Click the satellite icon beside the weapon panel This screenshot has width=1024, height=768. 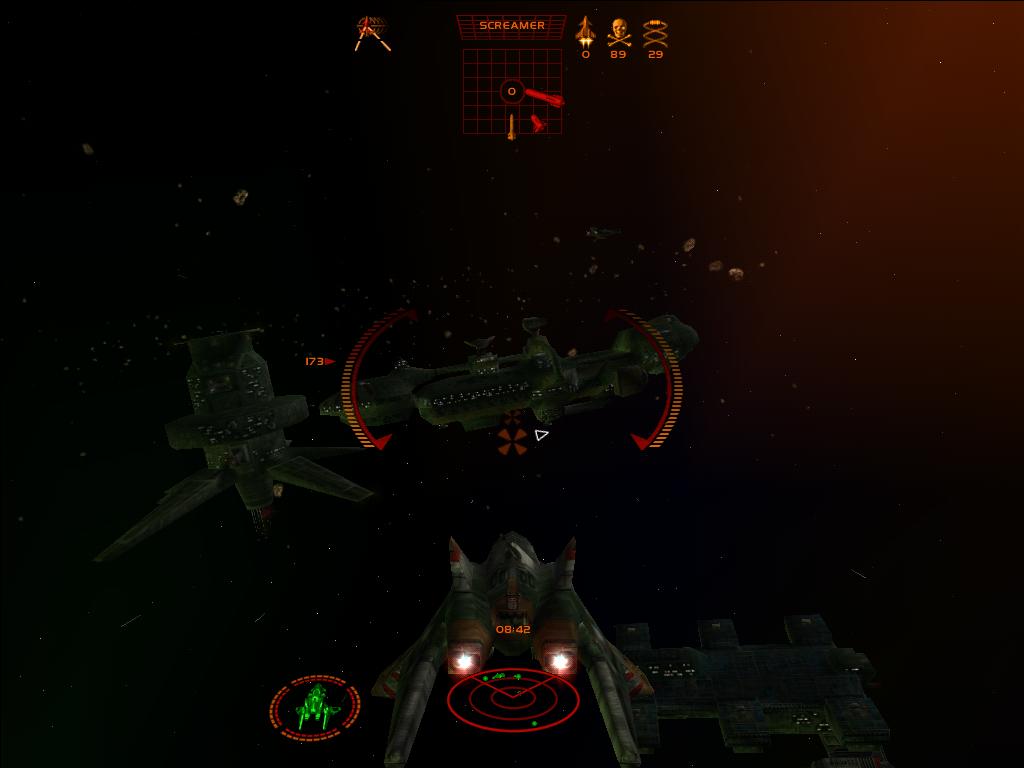(x=372, y=32)
